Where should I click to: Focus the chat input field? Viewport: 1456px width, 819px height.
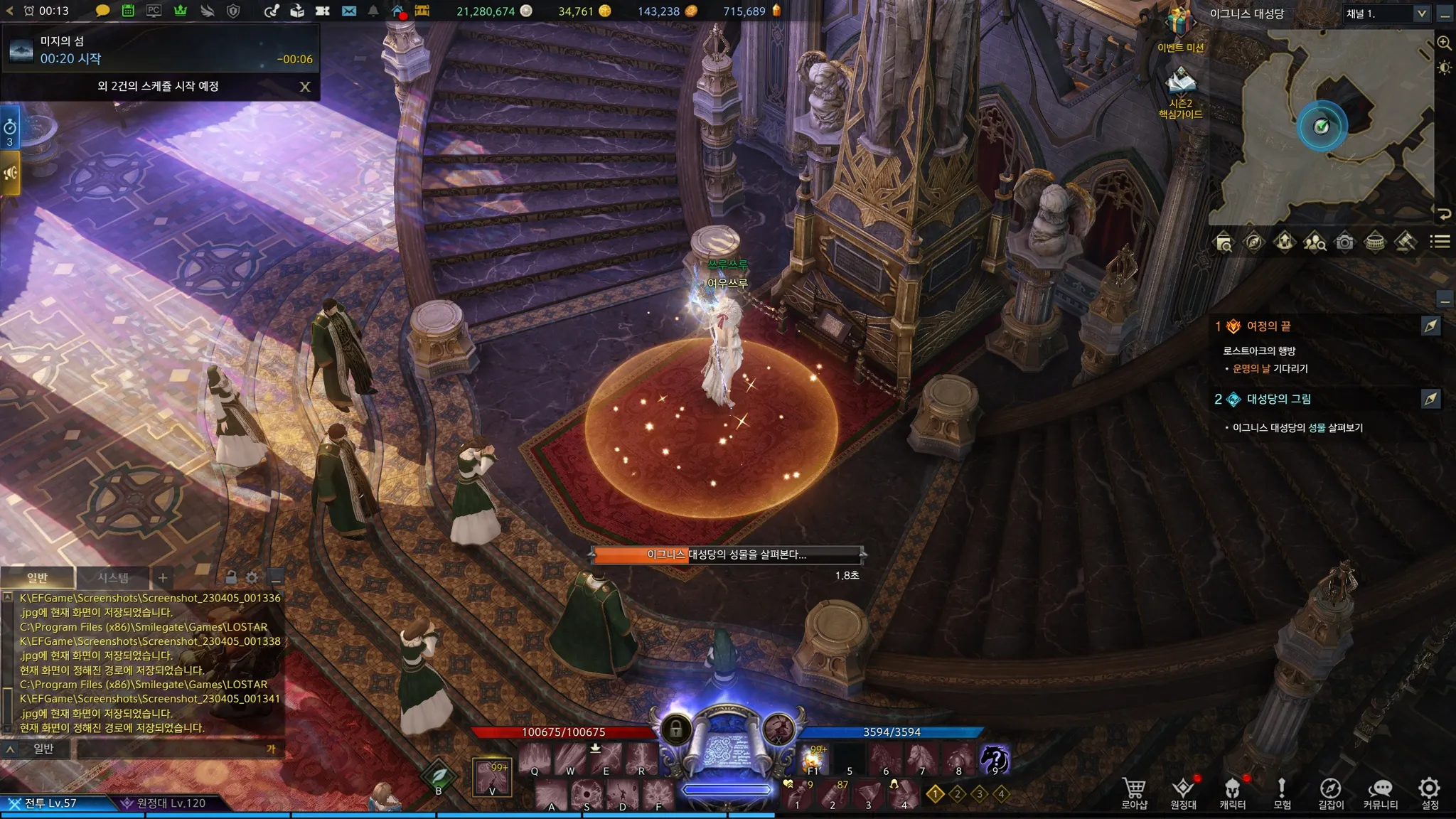171,749
